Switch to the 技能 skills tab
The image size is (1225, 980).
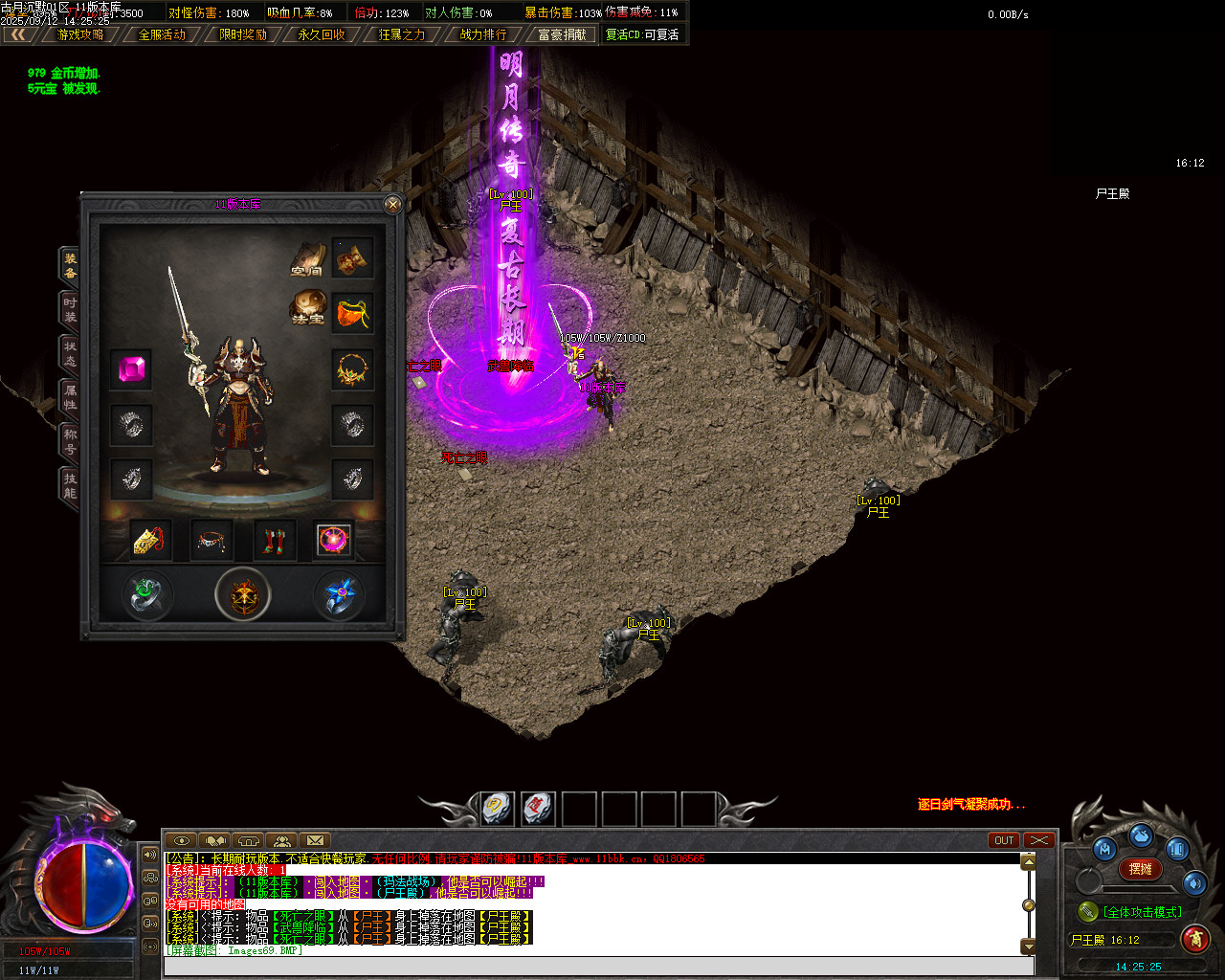click(70, 485)
